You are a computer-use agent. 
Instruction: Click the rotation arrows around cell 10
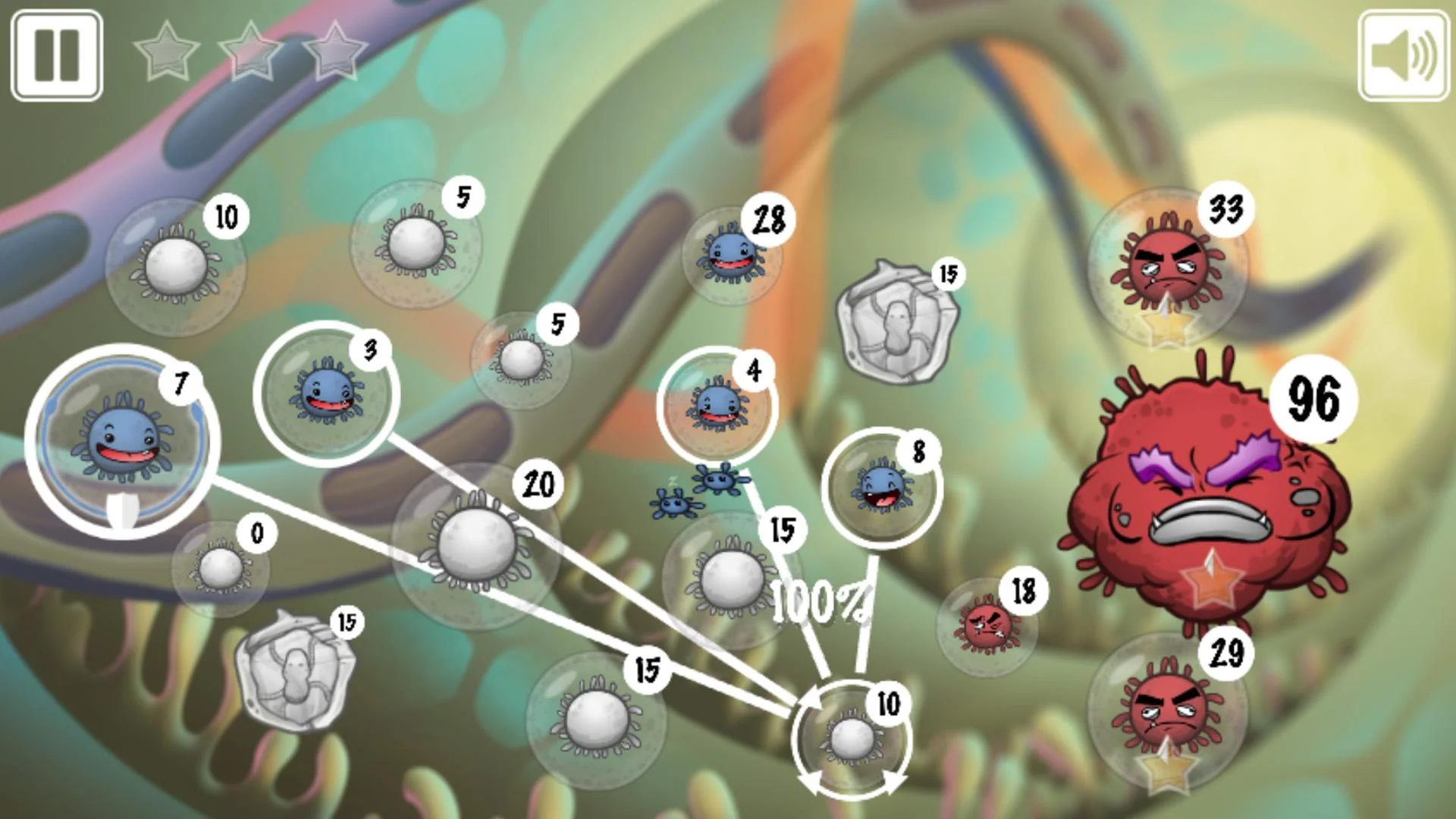pyautogui.click(x=853, y=739)
